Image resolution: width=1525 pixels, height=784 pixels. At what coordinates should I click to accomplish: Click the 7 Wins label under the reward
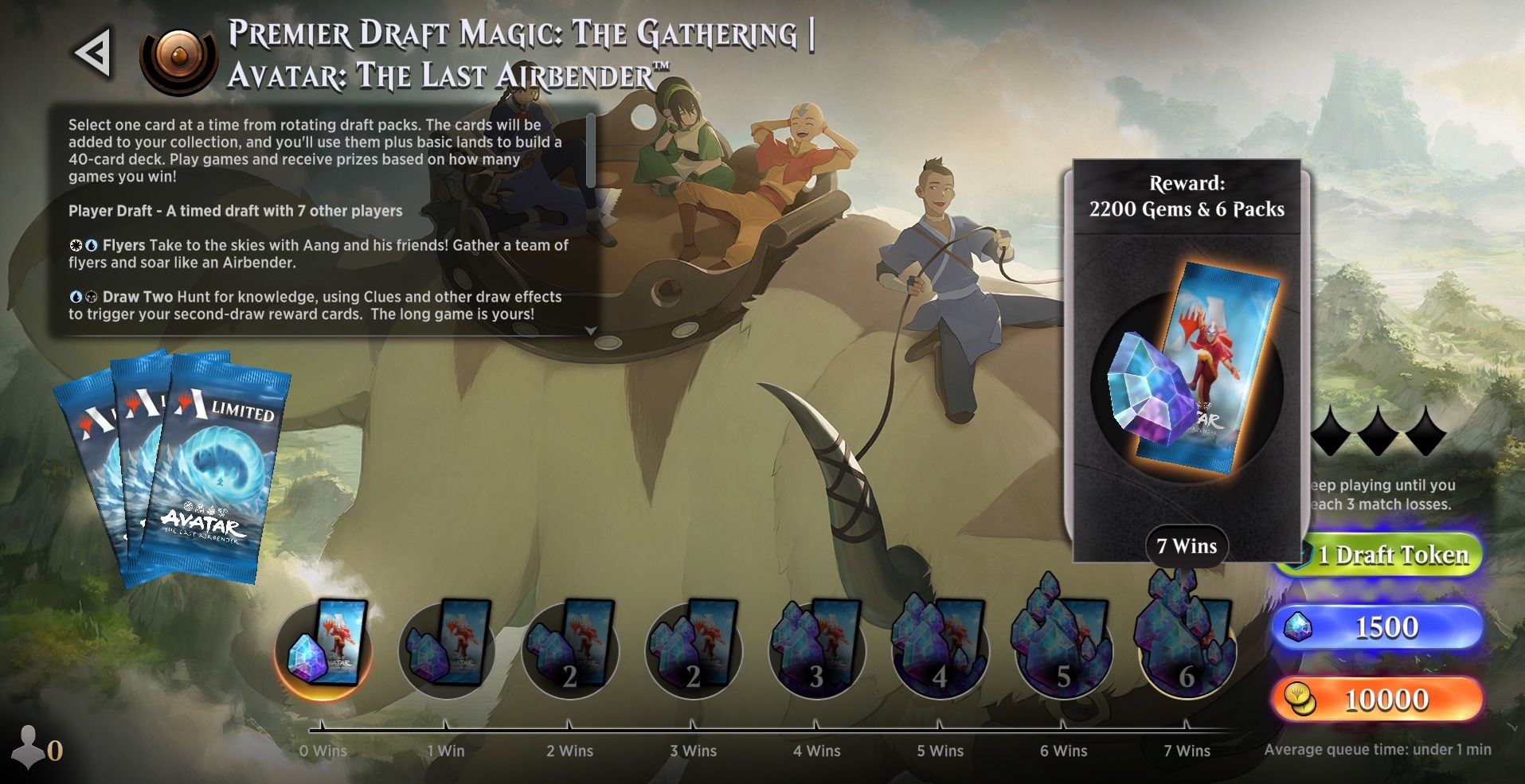tap(1186, 546)
